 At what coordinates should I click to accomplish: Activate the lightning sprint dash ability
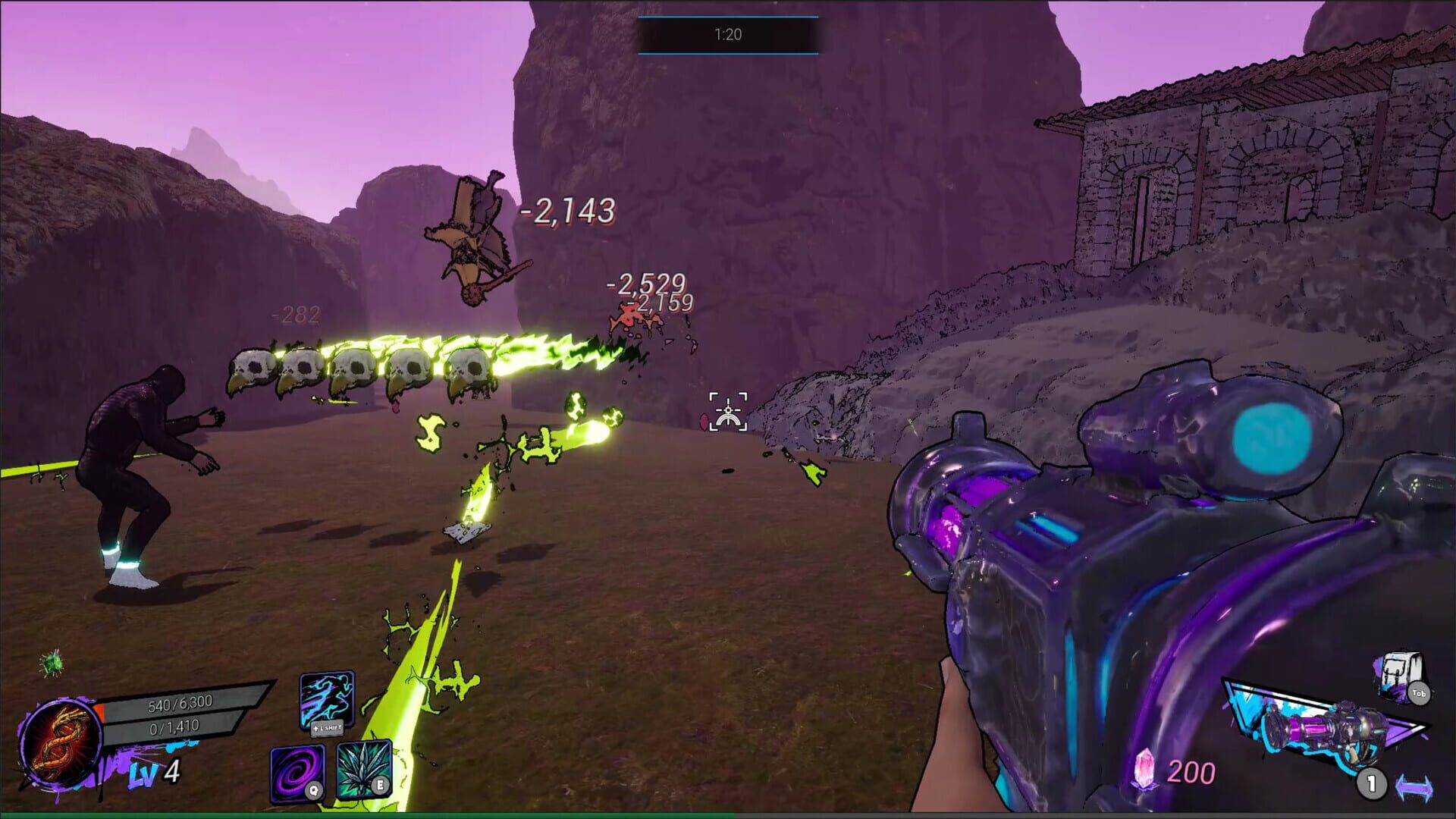327,699
